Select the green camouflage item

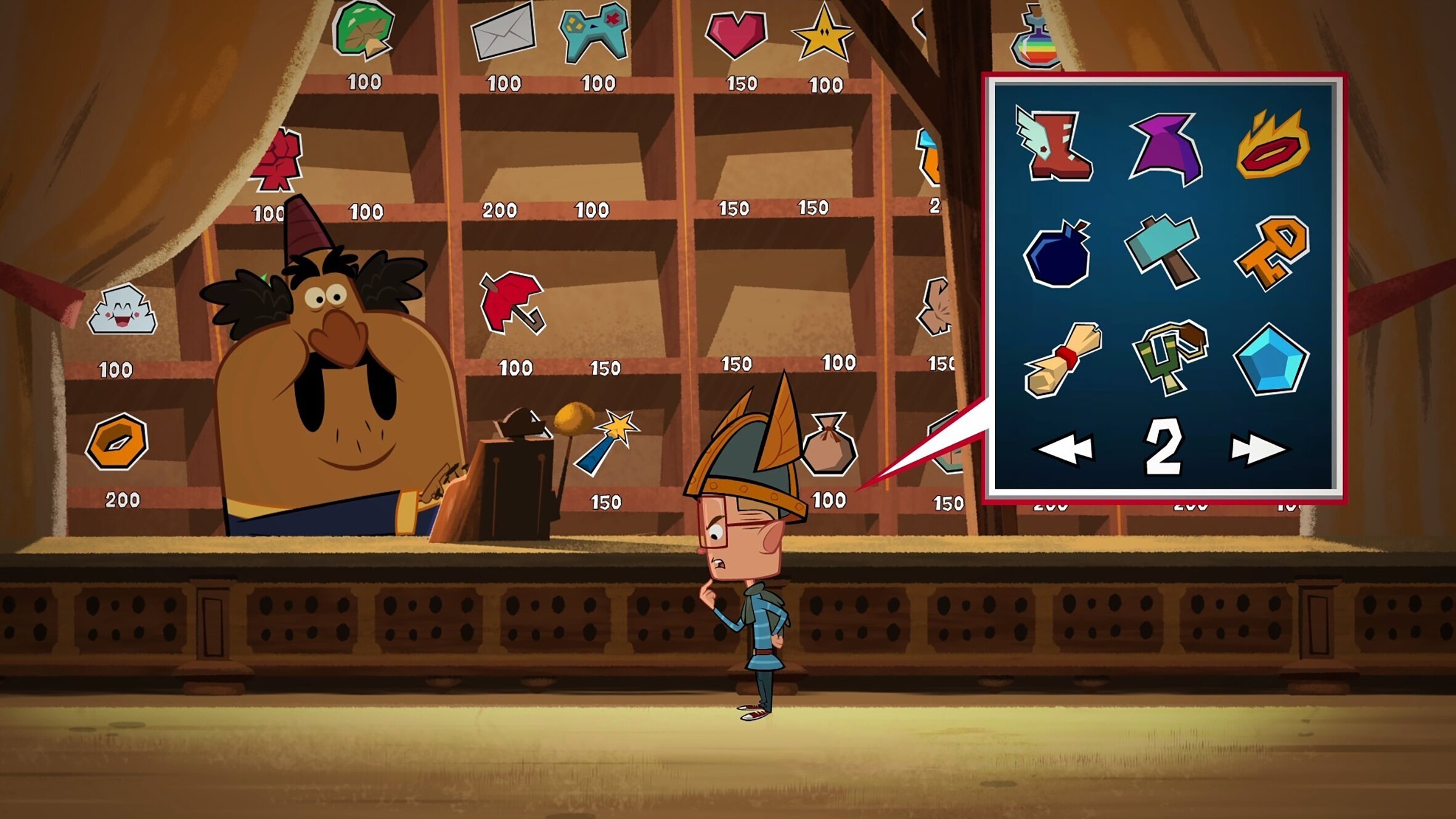click(x=1169, y=356)
